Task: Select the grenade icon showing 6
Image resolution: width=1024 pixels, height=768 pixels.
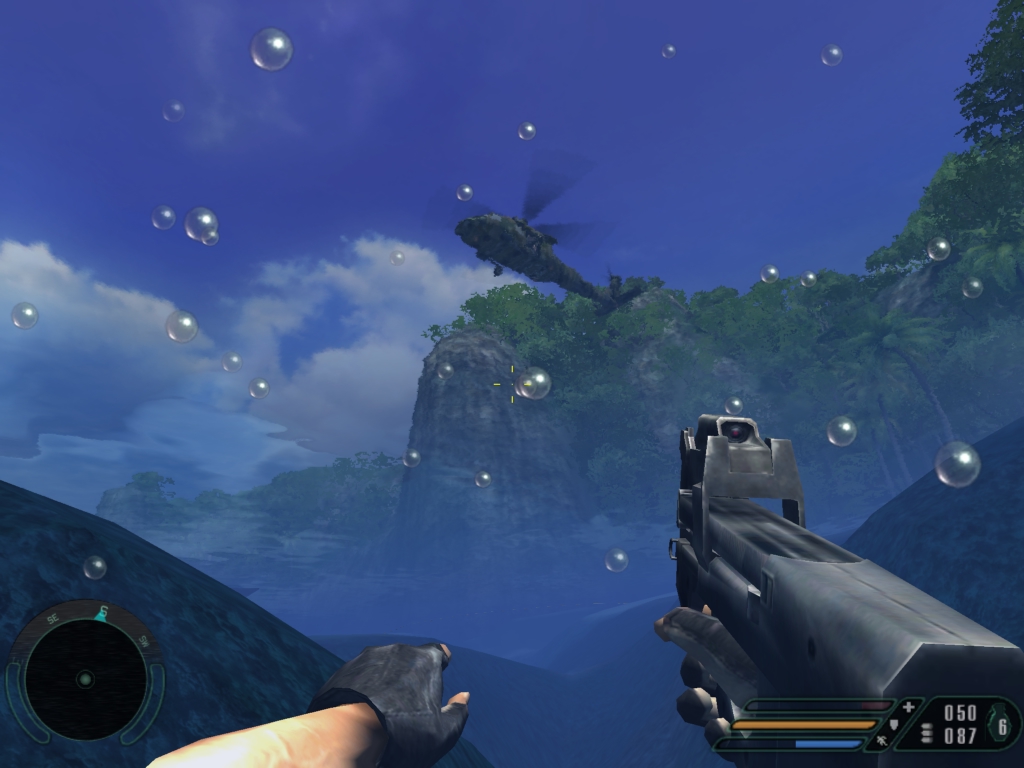Action: (1000, 726)
